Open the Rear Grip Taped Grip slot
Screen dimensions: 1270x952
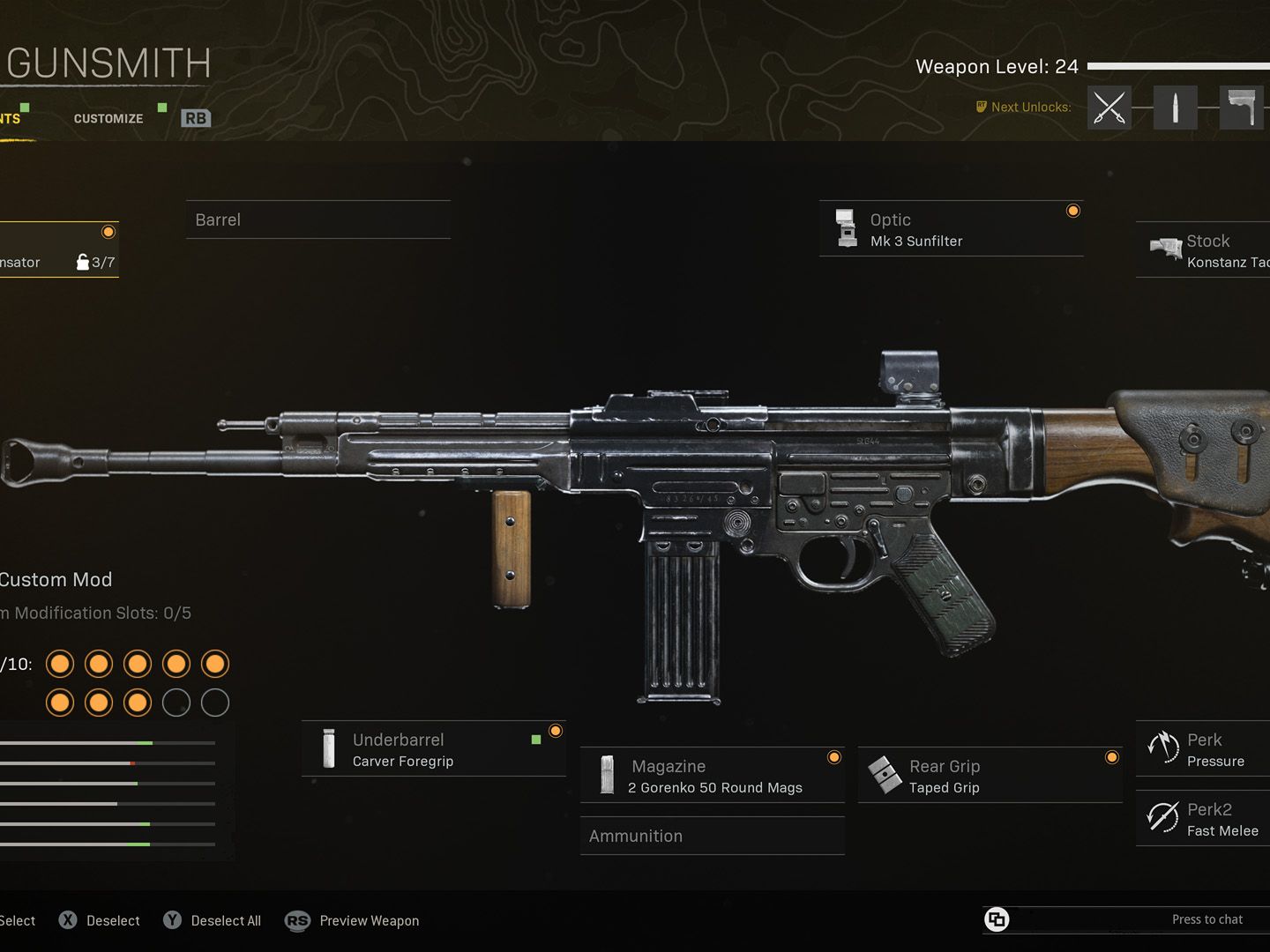coord(990,776)
